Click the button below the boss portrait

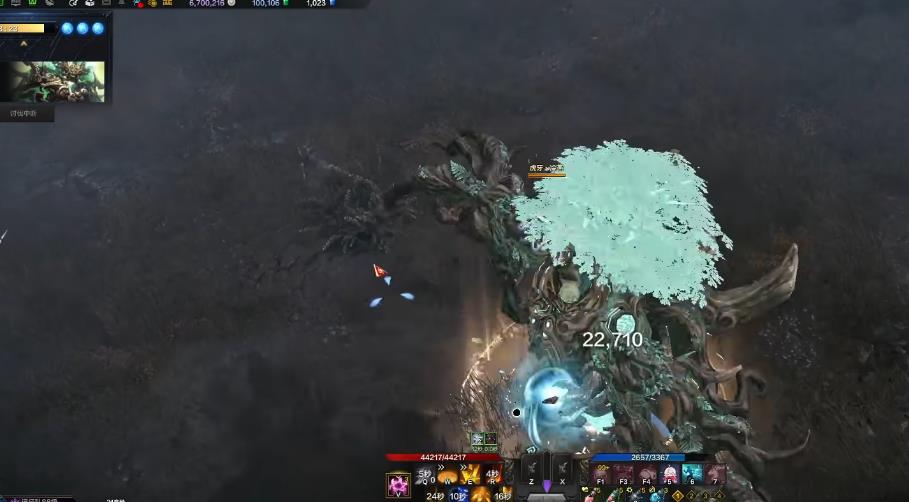[x=24, y=113]
